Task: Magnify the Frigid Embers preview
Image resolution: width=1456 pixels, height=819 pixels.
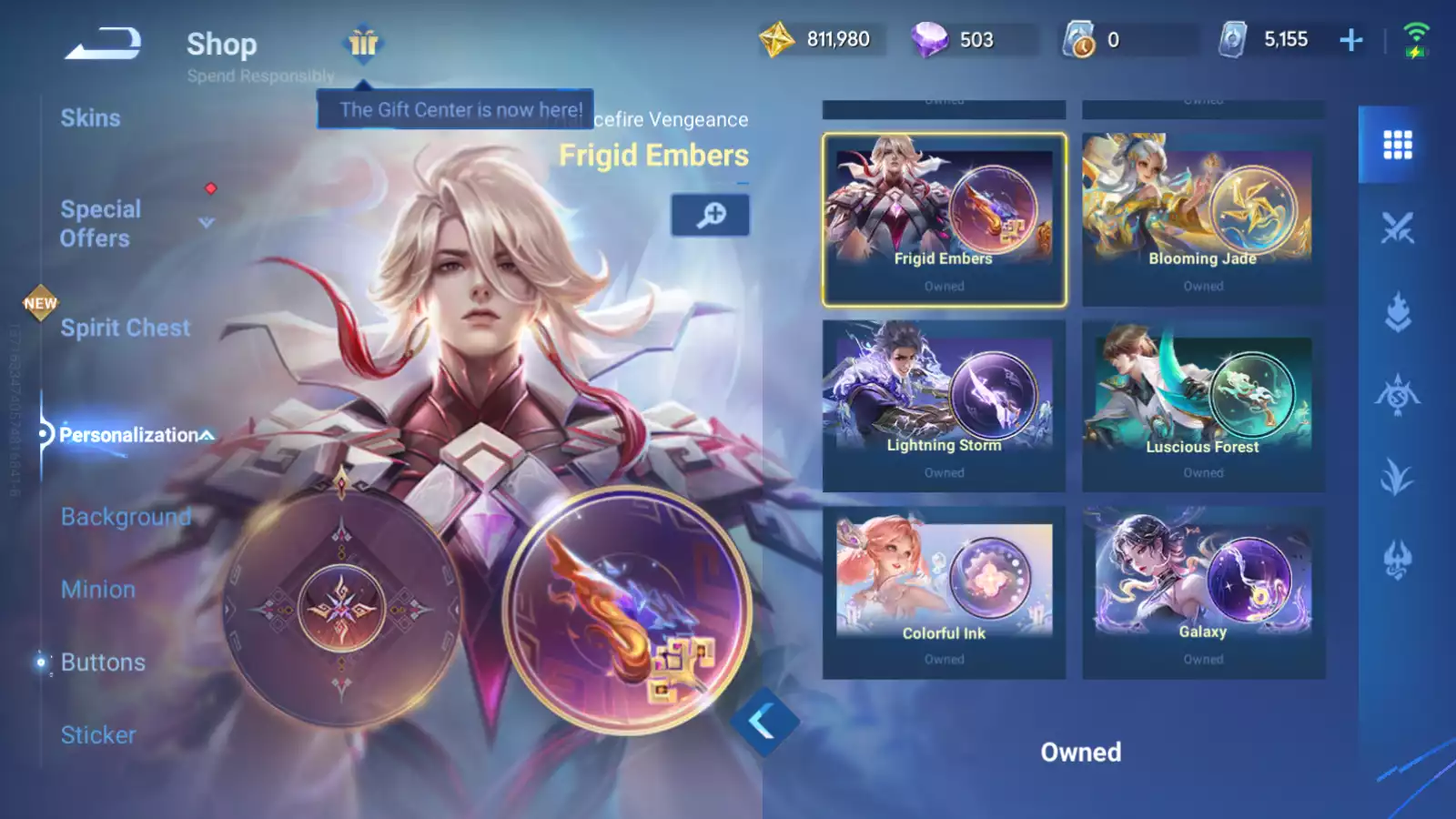Action: coord(711,215)
